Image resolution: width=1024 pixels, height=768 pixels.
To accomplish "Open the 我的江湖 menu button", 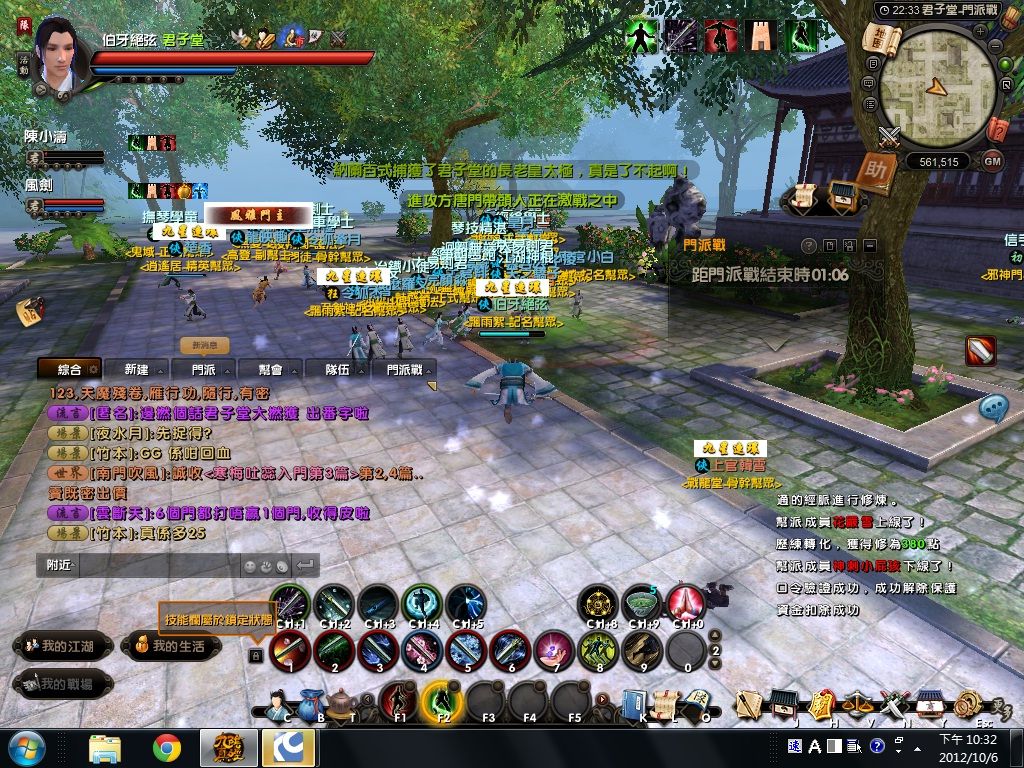I will point(61,646).
